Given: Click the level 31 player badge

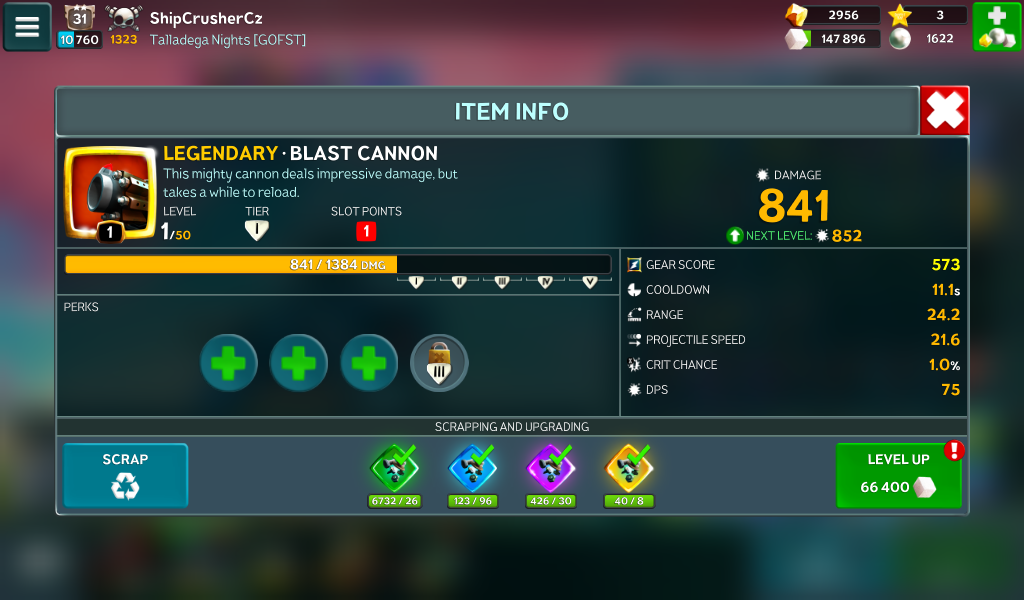Looking at the screenshot, I should tap(79, 17).
